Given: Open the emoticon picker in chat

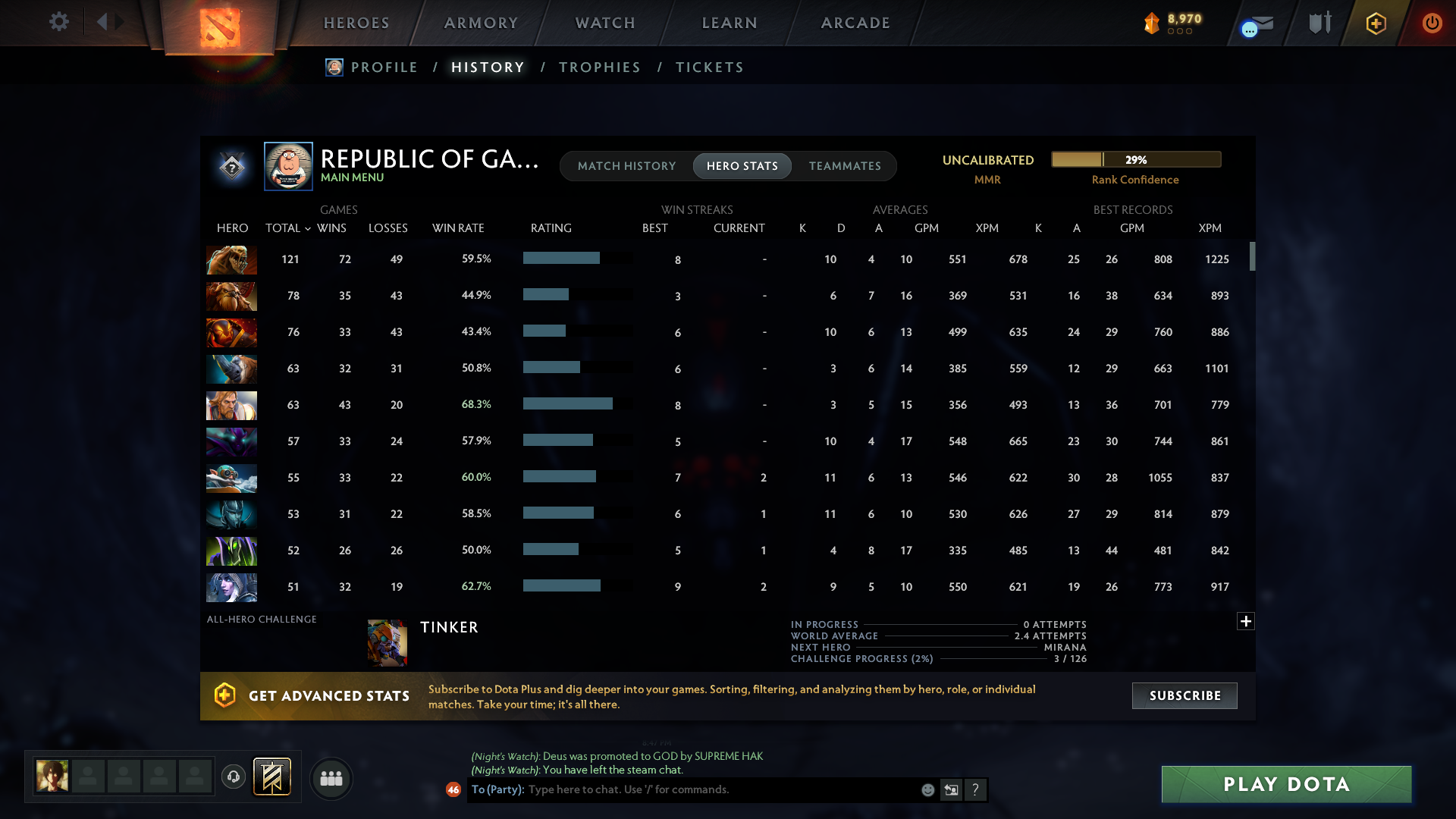Looking at the screenshot, I should click(x=928, y=789).
